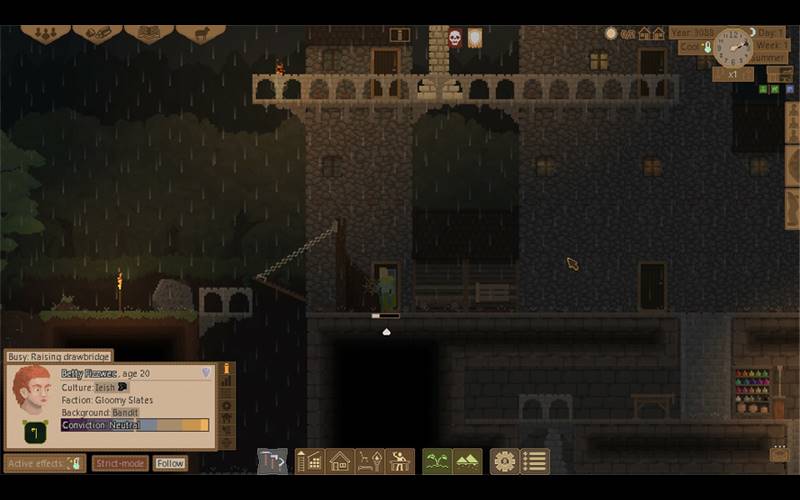Click Betty's character portrait
The height and width of the screenshot is (500, 800).
[x=31, y=391]
